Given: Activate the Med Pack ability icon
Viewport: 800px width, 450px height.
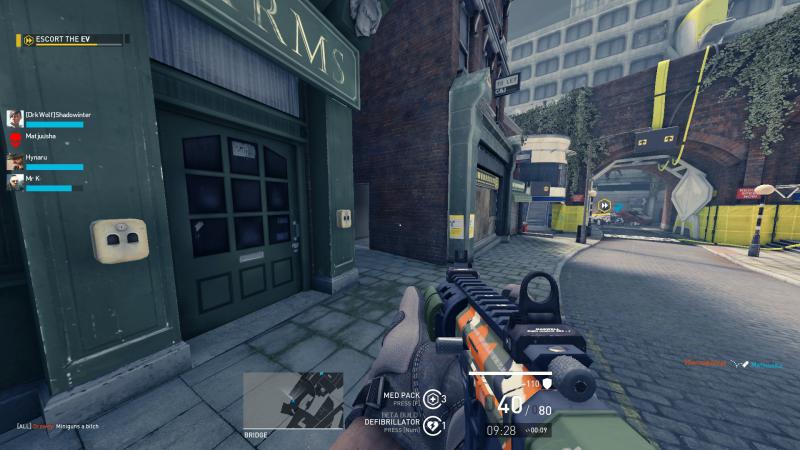Looking at the screenshot, I should pos(432,399).
